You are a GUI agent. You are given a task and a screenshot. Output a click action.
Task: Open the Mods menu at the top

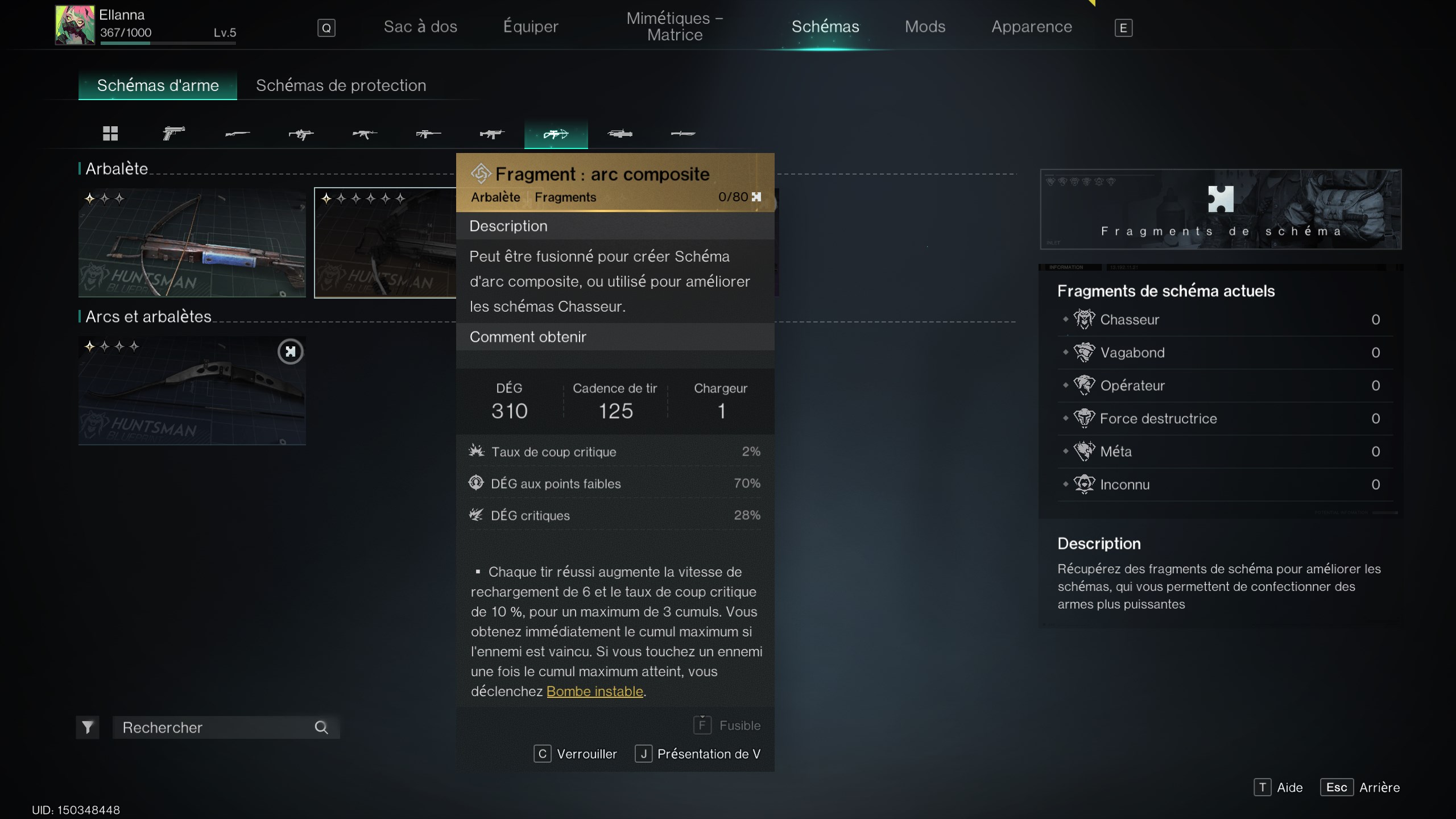click(x=925, y=26)
